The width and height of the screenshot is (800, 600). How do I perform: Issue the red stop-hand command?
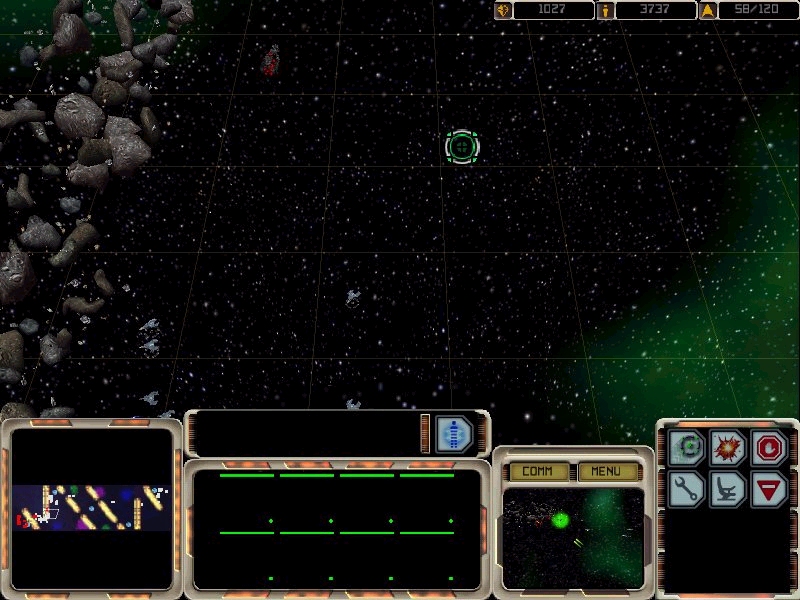coord(769,448)
